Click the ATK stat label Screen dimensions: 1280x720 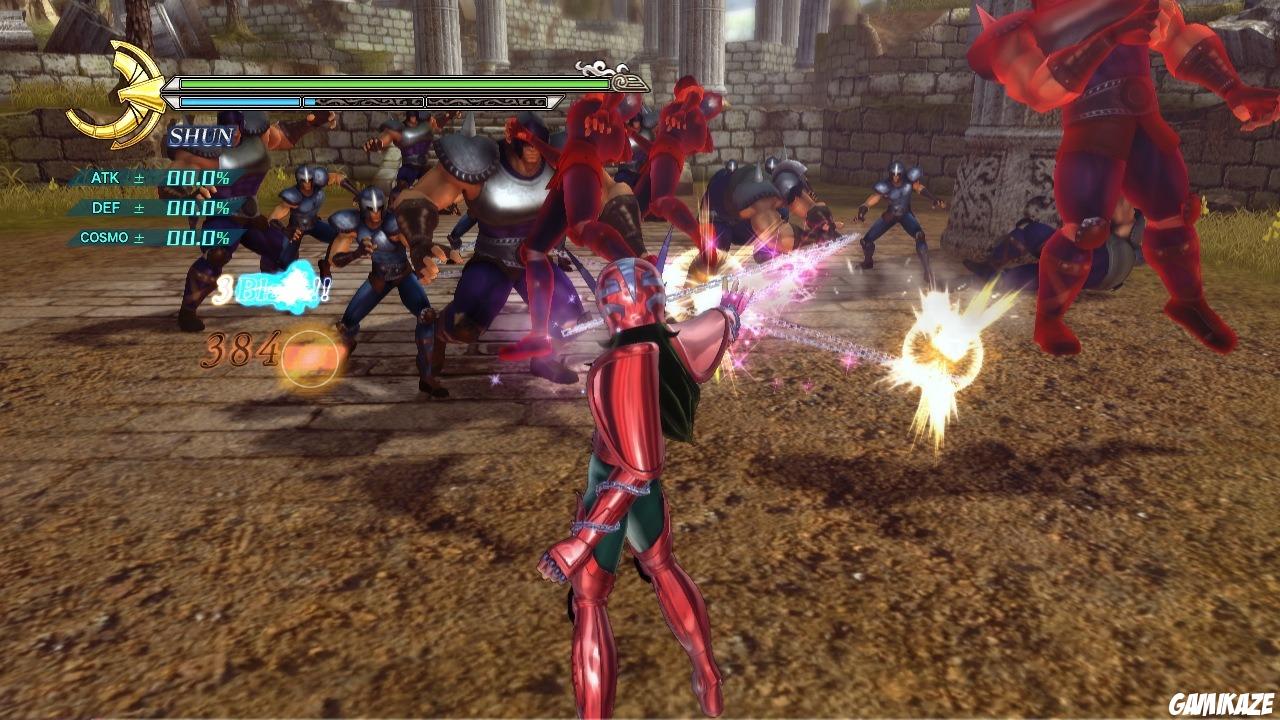click(x=104, y=178)
